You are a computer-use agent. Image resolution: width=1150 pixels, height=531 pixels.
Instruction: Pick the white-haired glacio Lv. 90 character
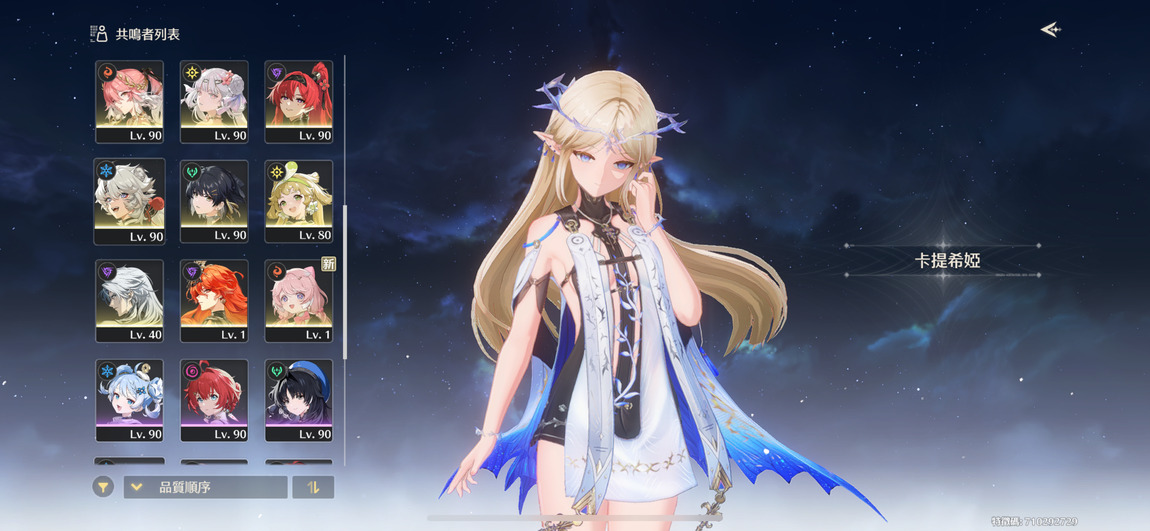tap(129, 201)
